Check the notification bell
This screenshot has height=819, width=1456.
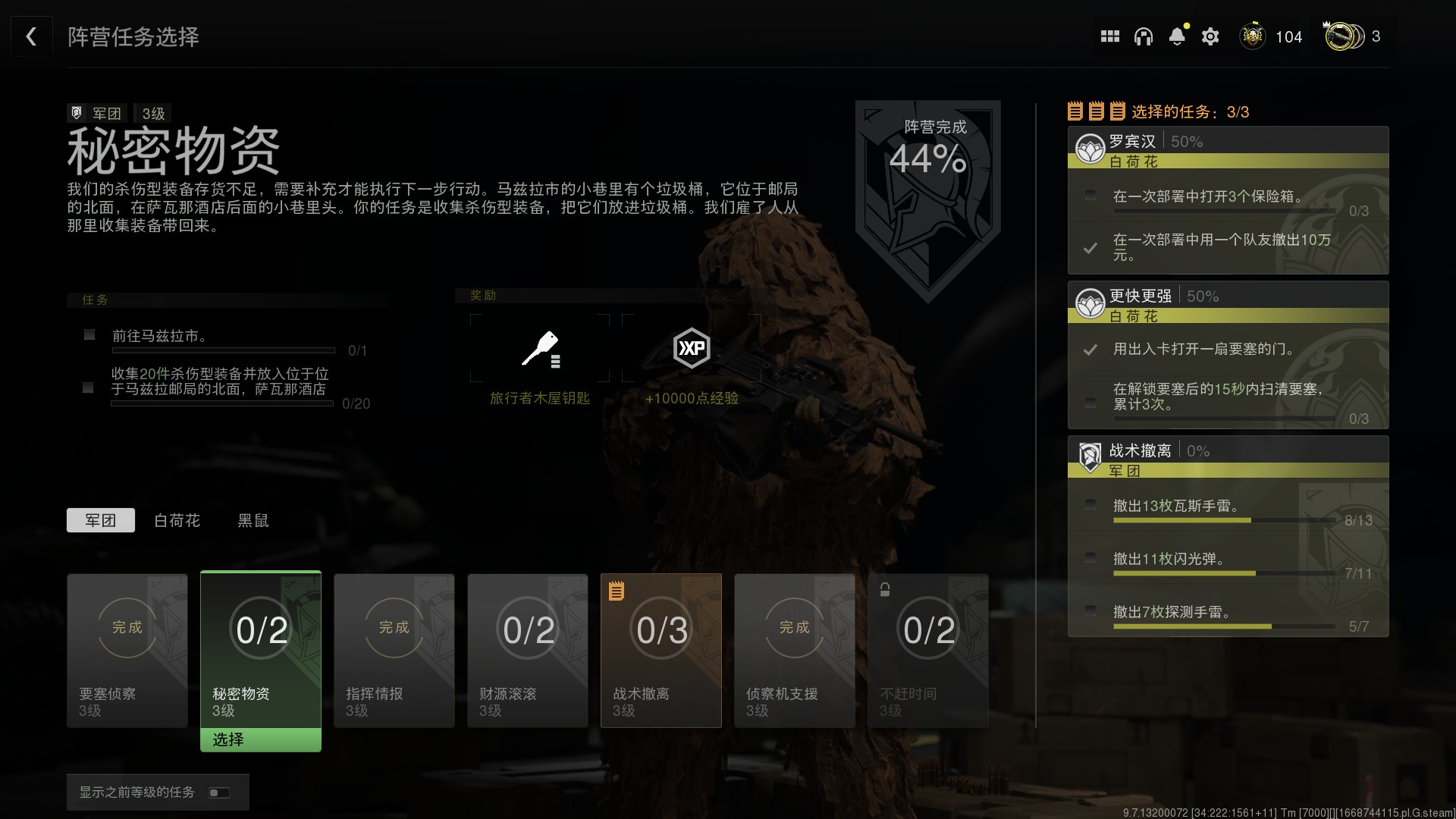(1177, 36)
